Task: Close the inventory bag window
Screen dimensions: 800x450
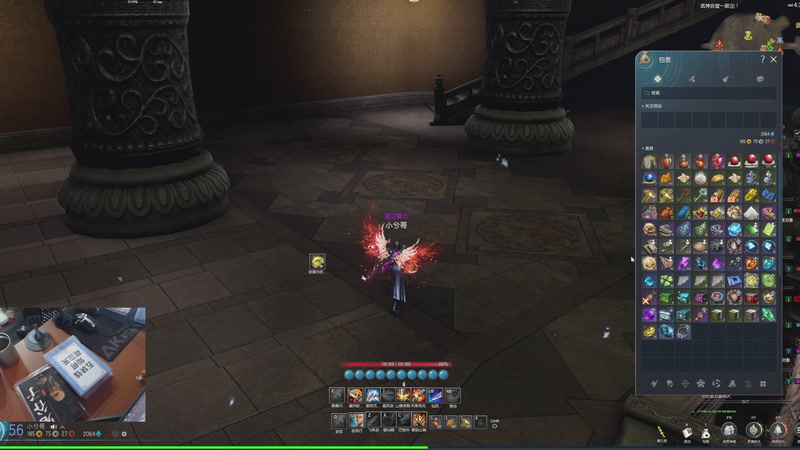Action: 773,60
